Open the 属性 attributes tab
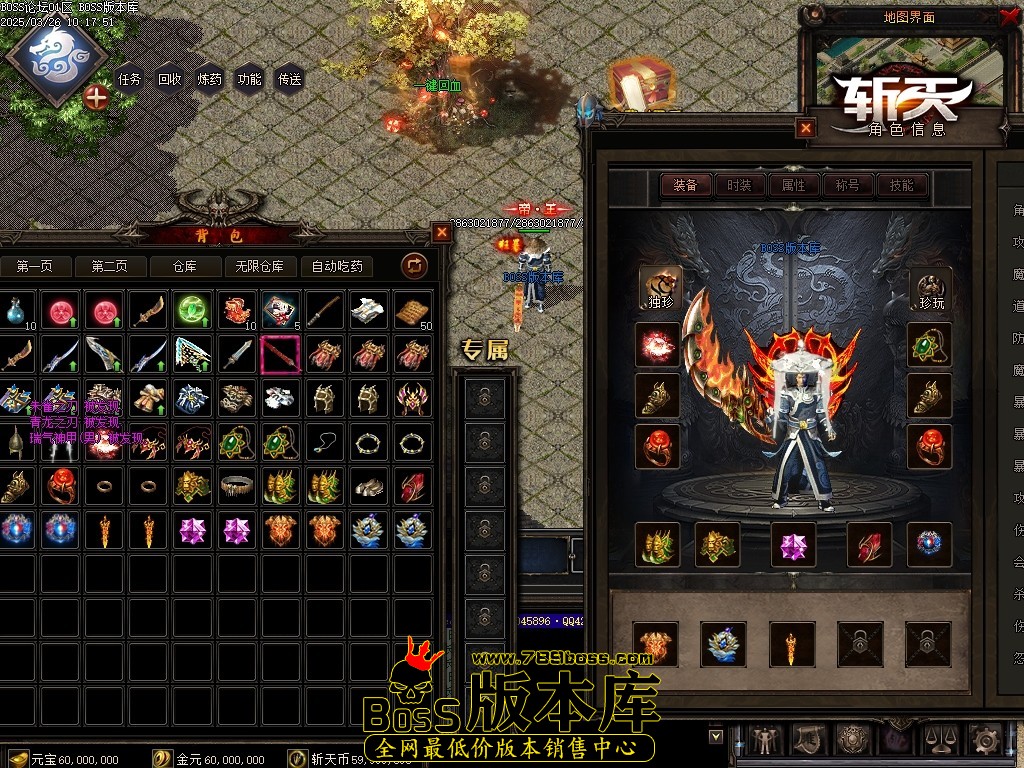1024x768 pixels. (794, 185)
